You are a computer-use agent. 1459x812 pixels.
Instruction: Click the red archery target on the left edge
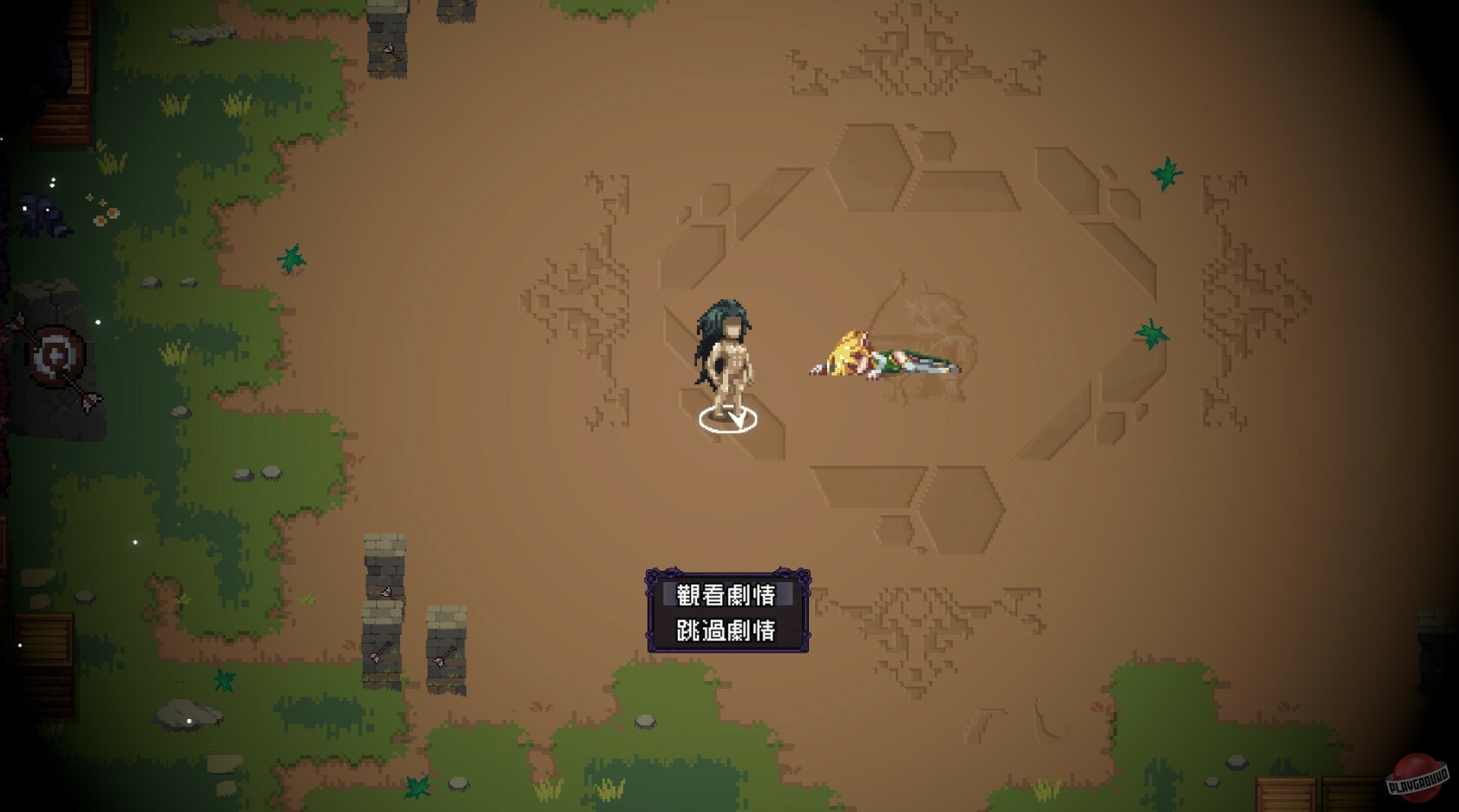point(54,354)
